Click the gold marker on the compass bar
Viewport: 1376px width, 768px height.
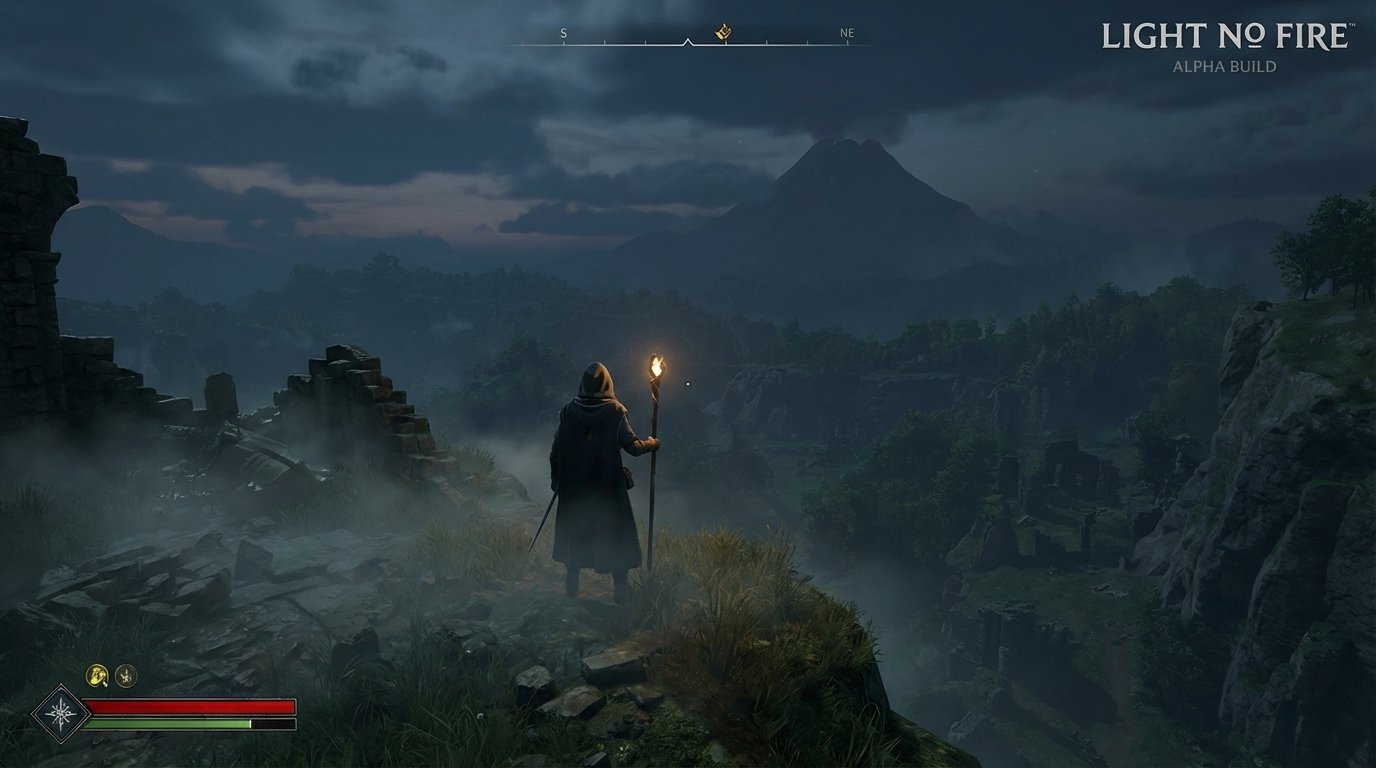coord(723,33)
